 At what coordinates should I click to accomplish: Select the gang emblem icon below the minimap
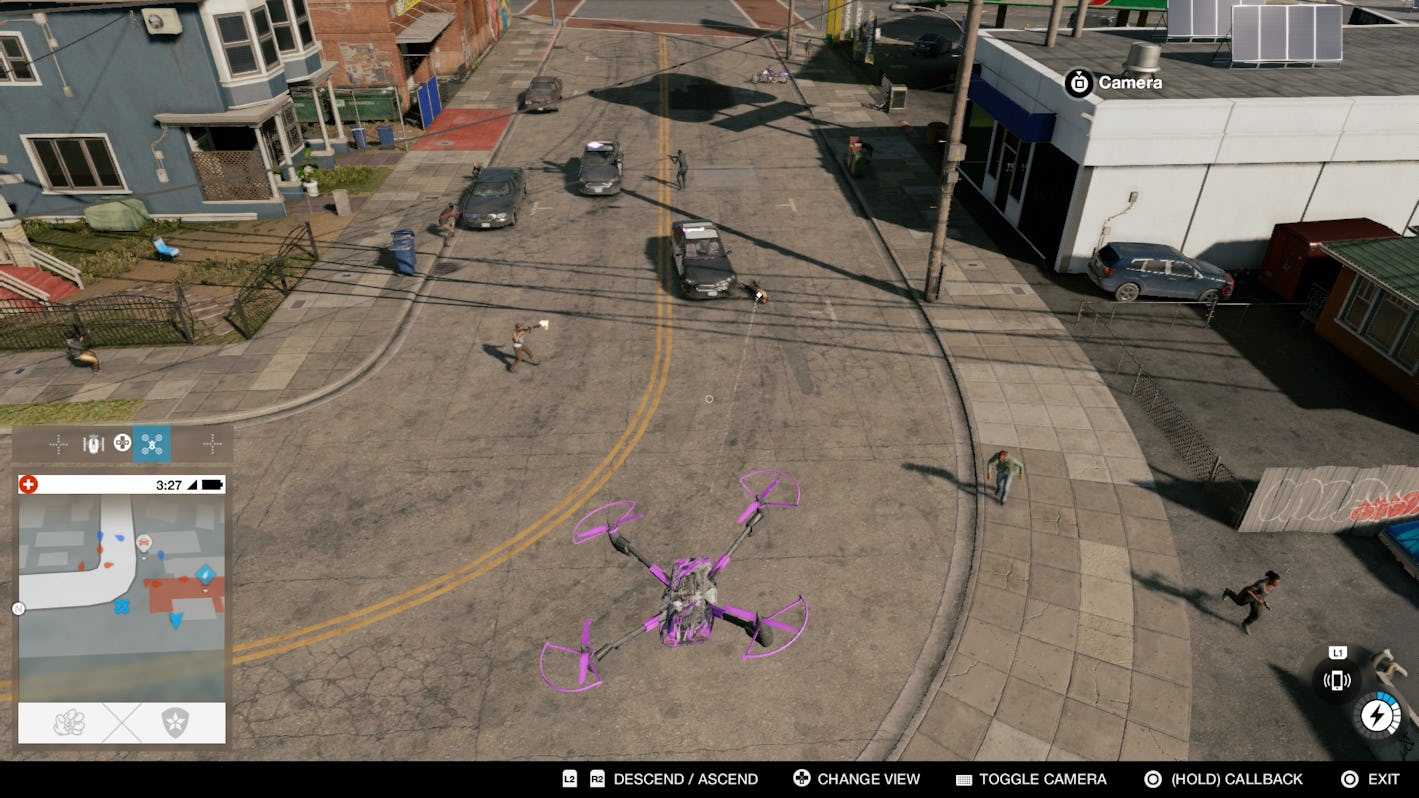69,723
